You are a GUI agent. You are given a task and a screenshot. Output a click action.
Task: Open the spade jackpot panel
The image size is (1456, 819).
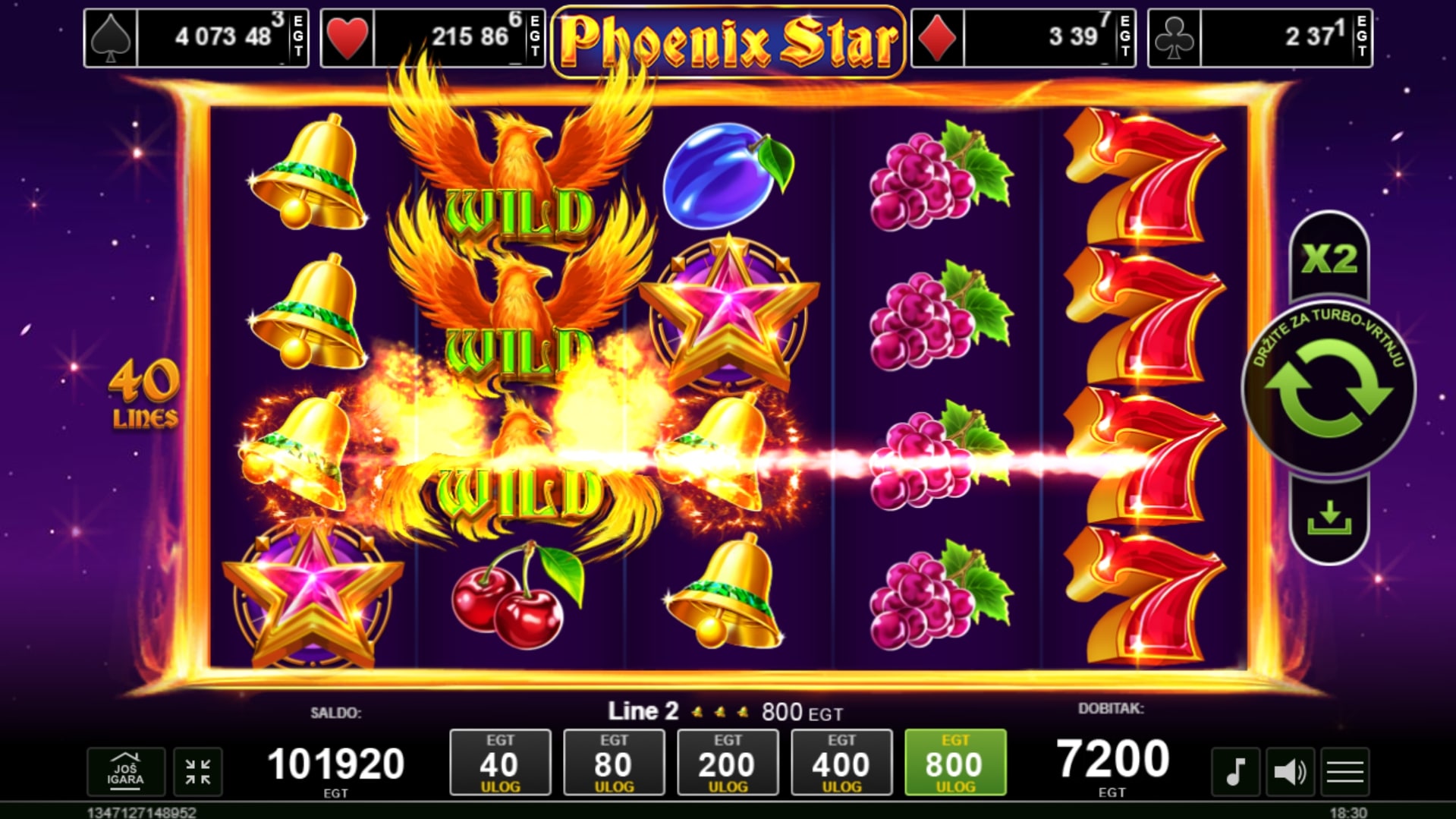pyautogui.click(x=197, y=38)
